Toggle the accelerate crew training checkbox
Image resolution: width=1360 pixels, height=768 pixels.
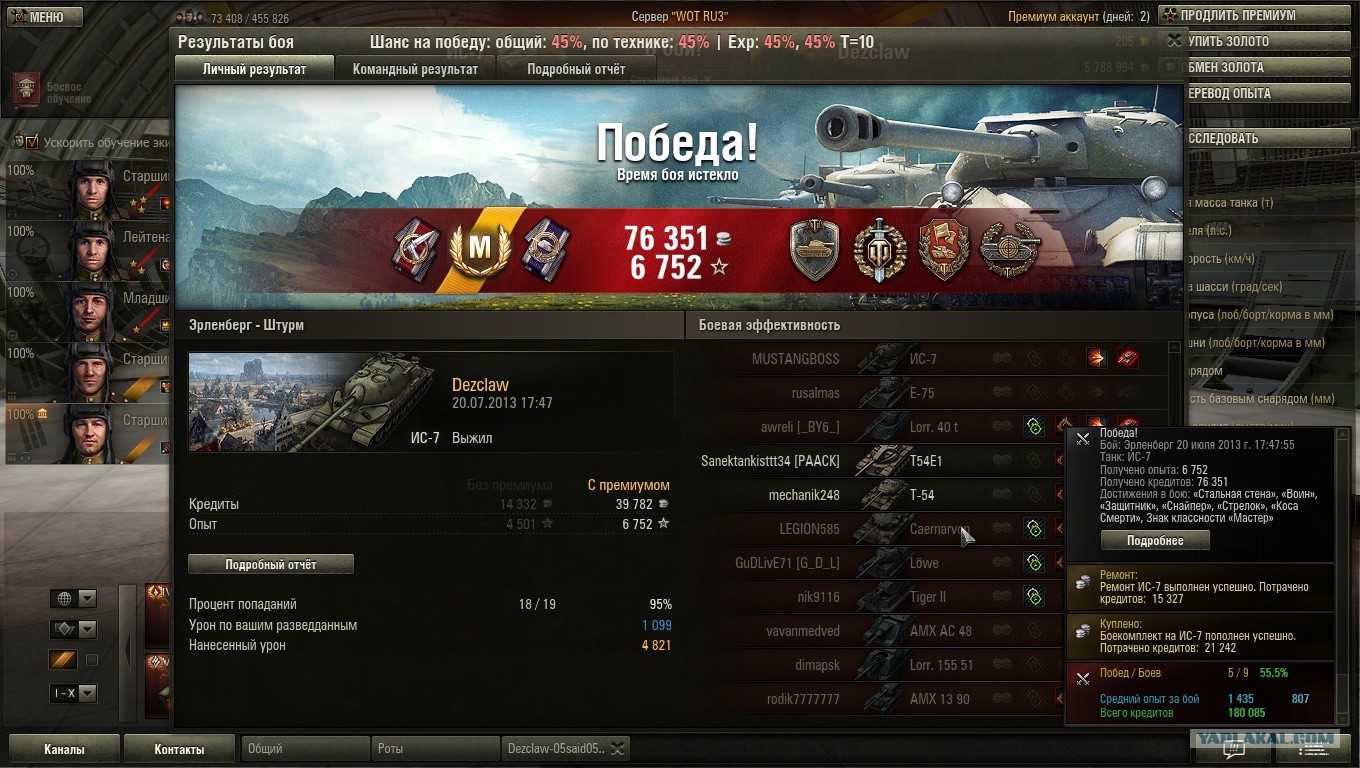coord(32,142)
